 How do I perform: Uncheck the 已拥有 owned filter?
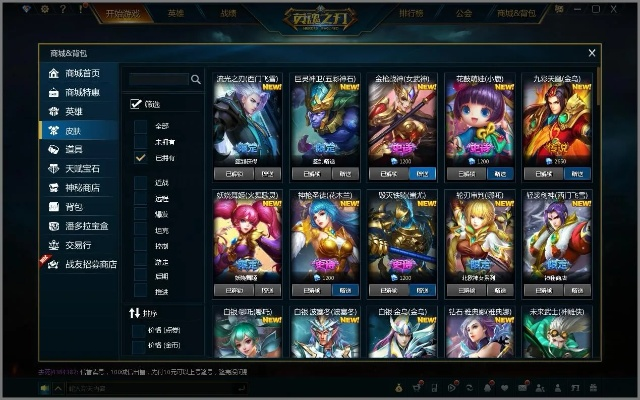(x=141, y=157)
